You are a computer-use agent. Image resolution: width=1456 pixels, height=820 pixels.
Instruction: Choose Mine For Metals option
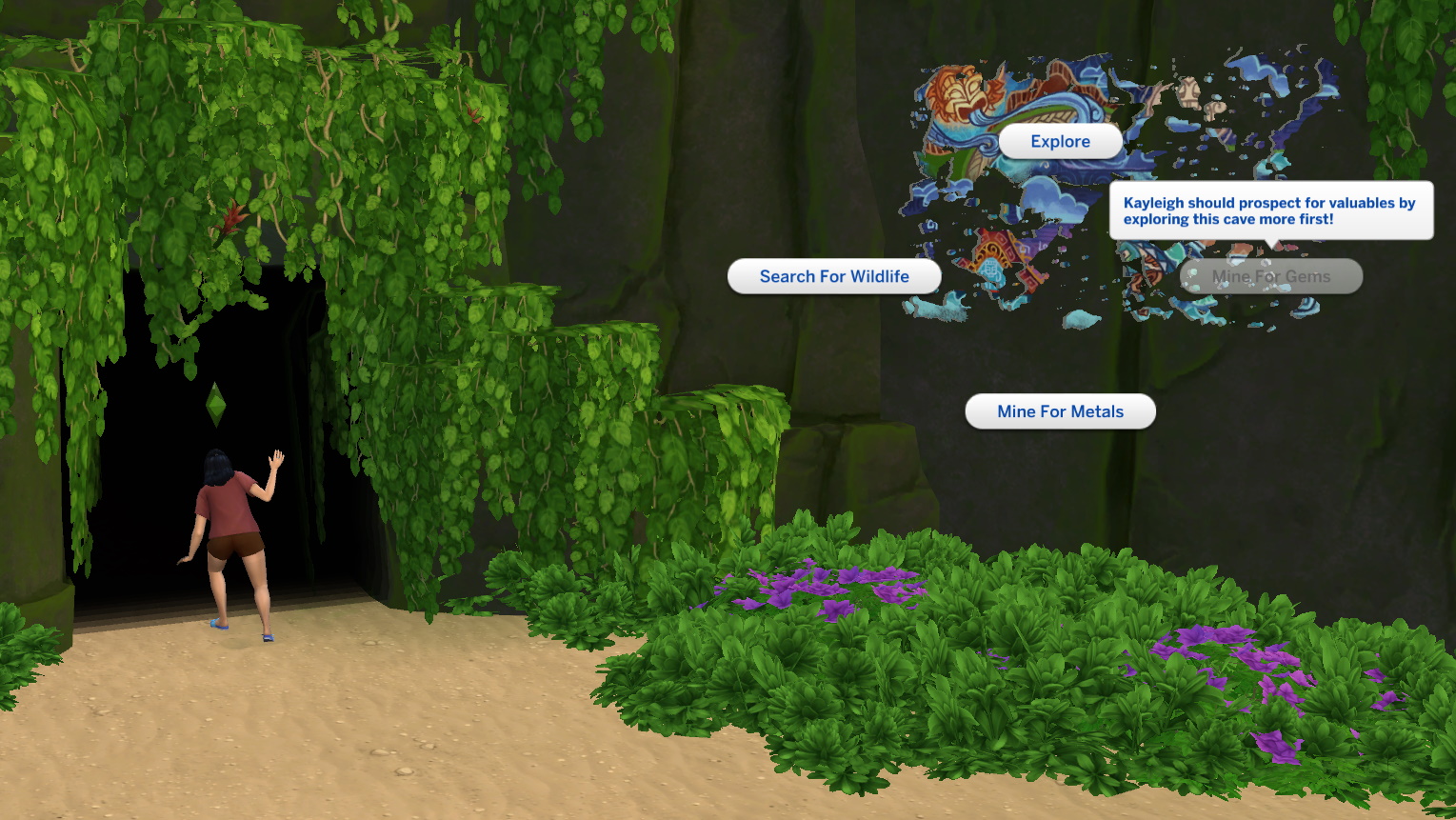(1060, 411)
